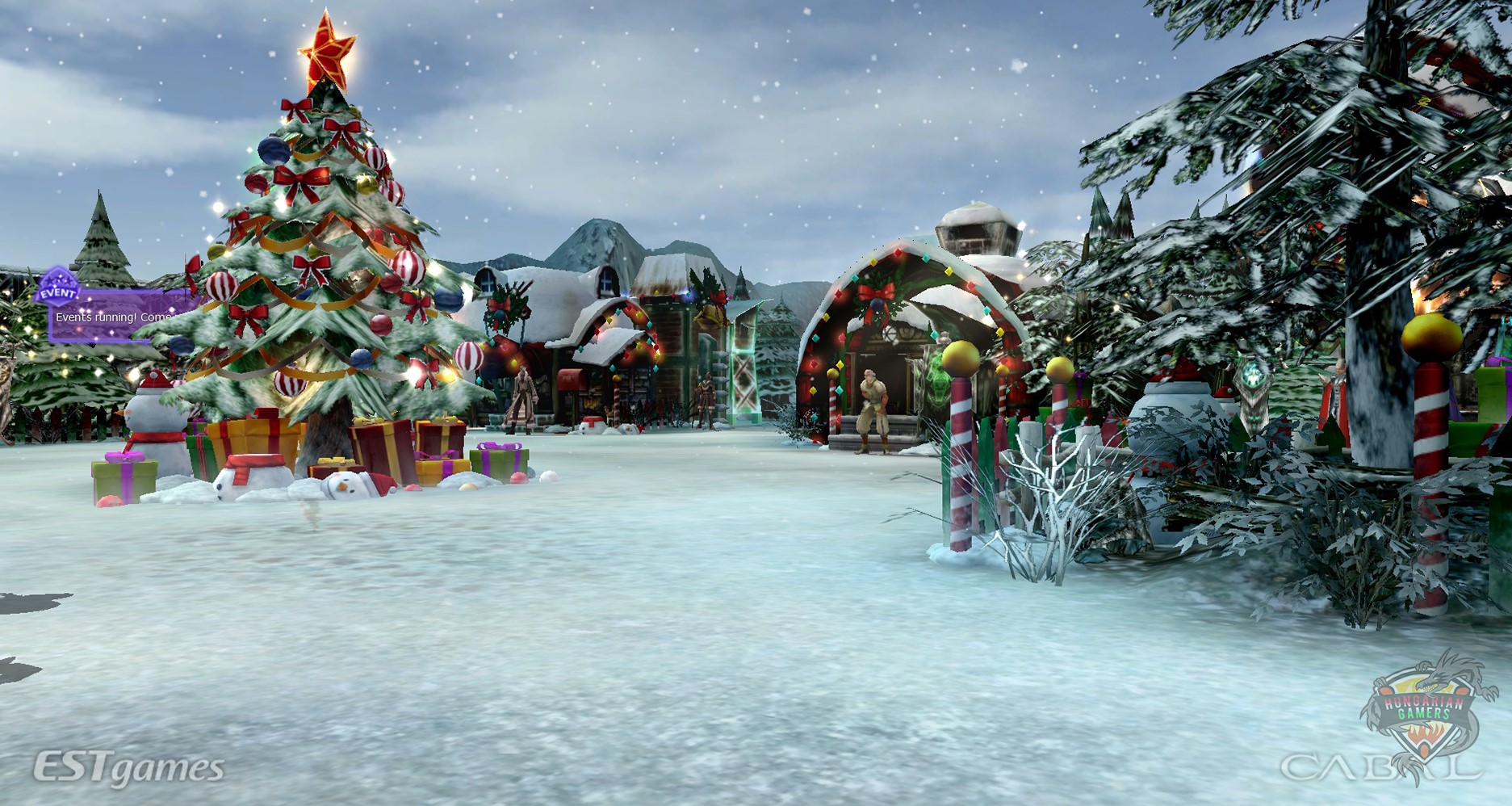Image resolution: width=1512 pixels, height=806 pixels.
Task: Open the purple Event notification banner
Action: (x=113, y=317)
